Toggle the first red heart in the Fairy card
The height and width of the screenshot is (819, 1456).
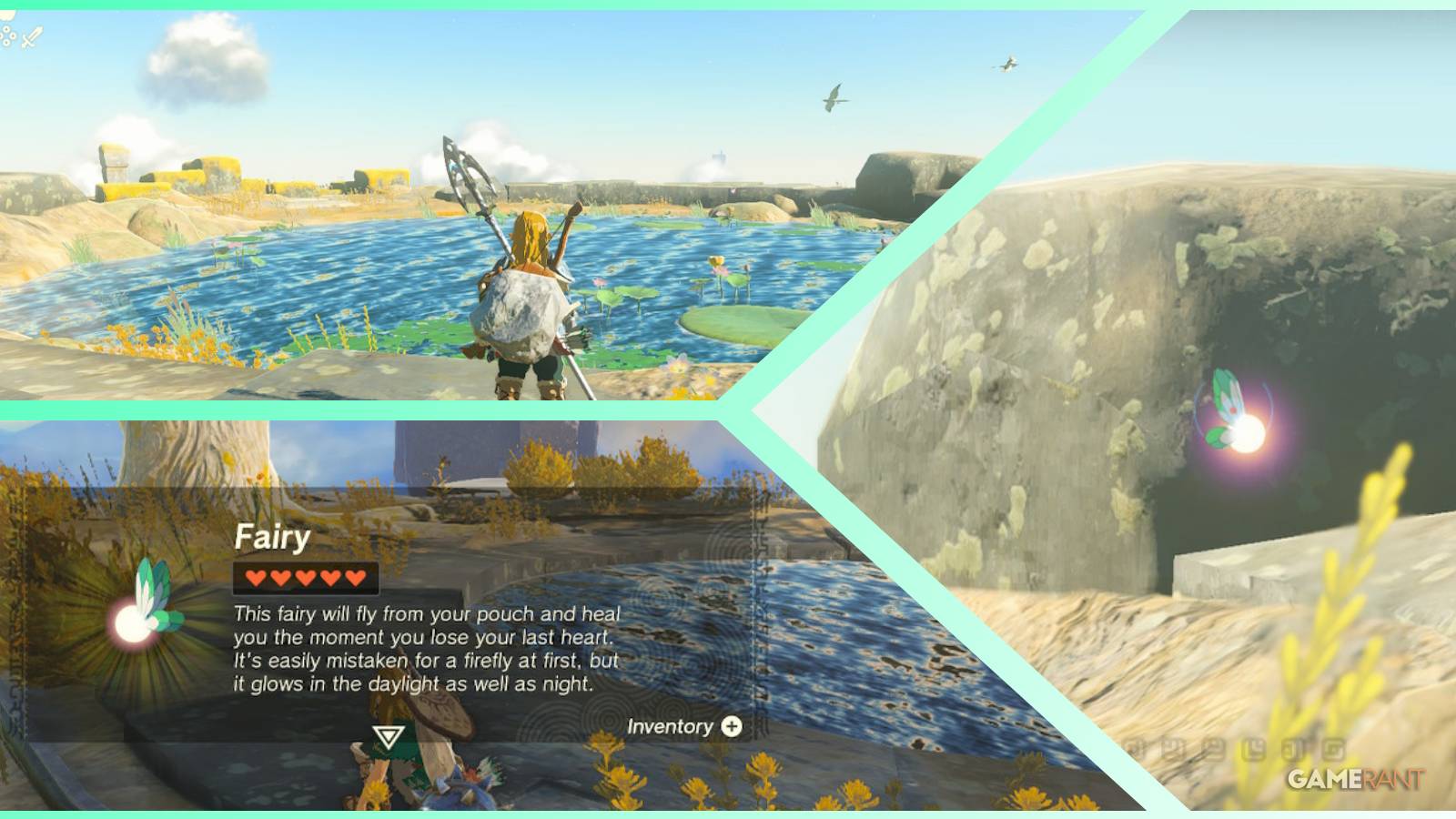[x=258, y=576]
